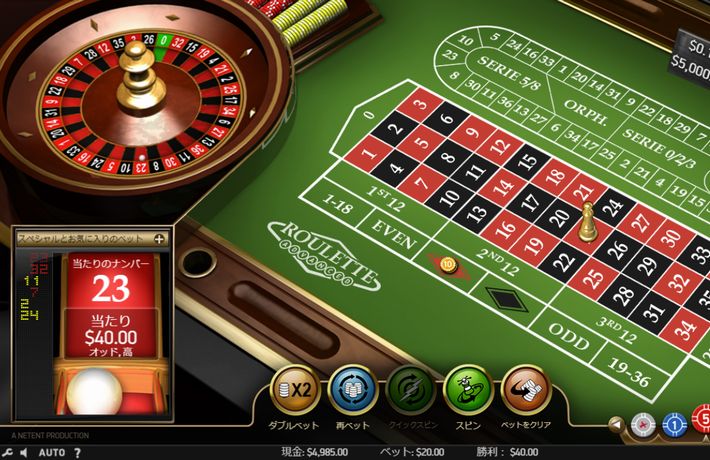
Task: Toggle sound with the speaker icon
Action: pyautogui.click(x=23, y=452)
